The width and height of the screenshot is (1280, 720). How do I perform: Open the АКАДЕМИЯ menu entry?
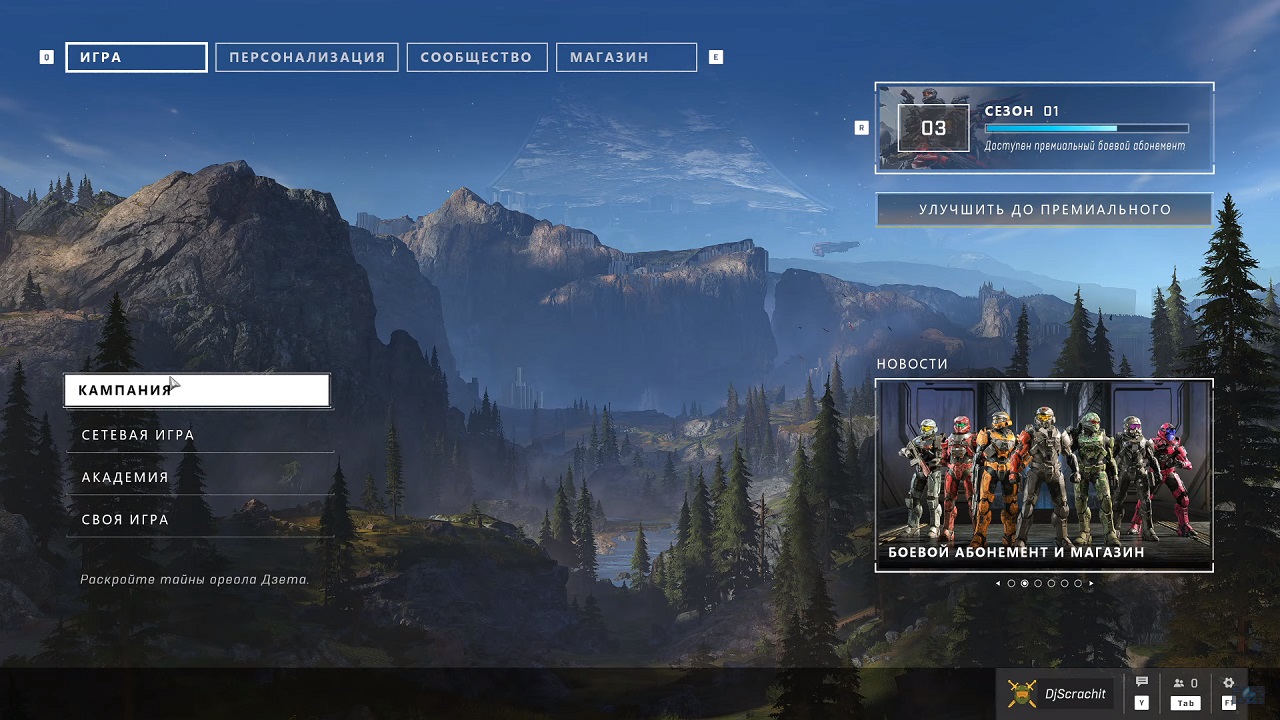(x=199, y=477)
